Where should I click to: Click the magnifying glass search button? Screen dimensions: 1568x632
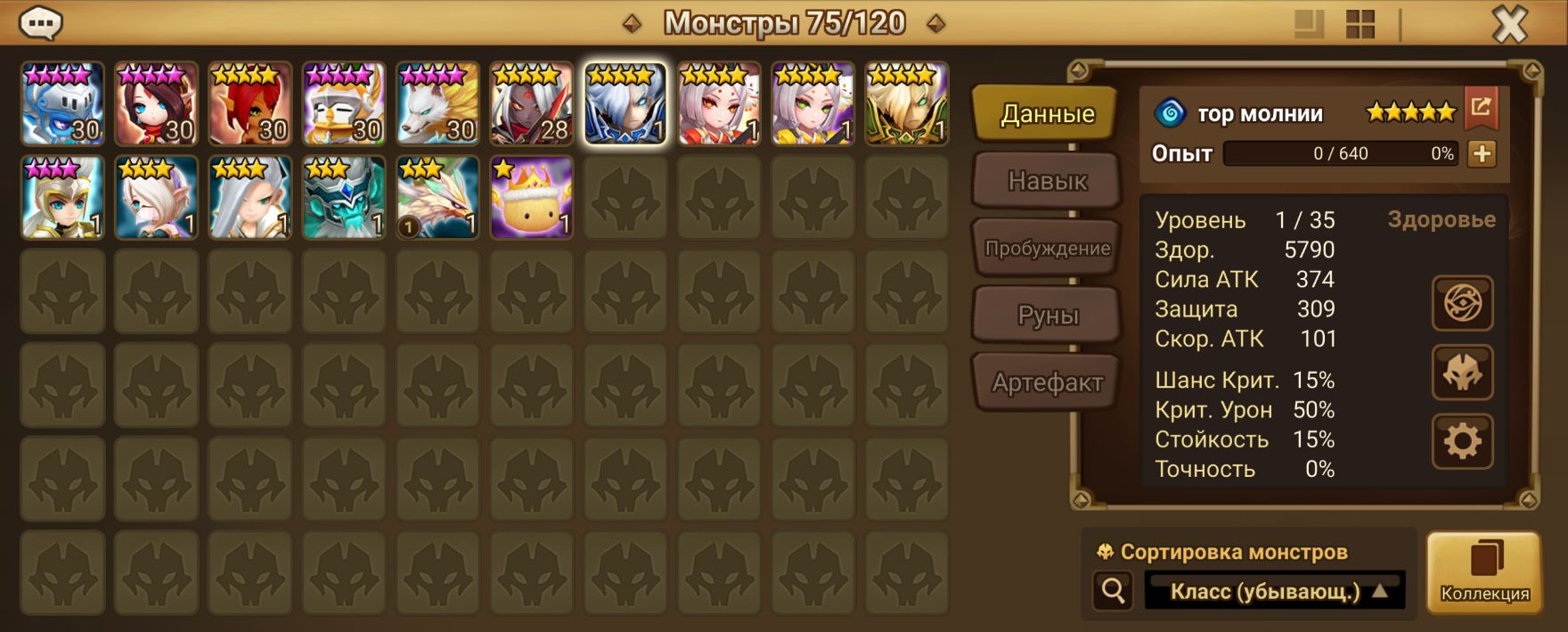(1113, 590)
